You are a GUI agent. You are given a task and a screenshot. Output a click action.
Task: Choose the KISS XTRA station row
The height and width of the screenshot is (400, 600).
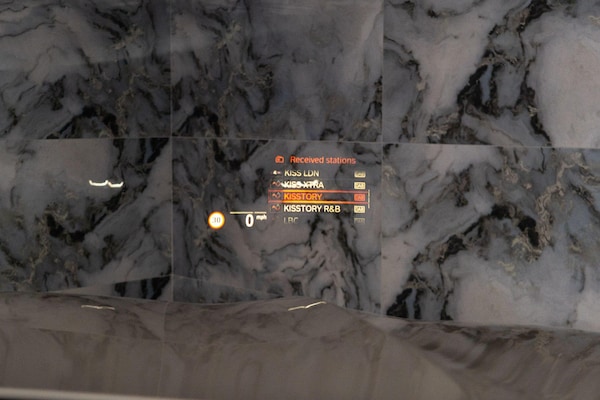point(304,185)
